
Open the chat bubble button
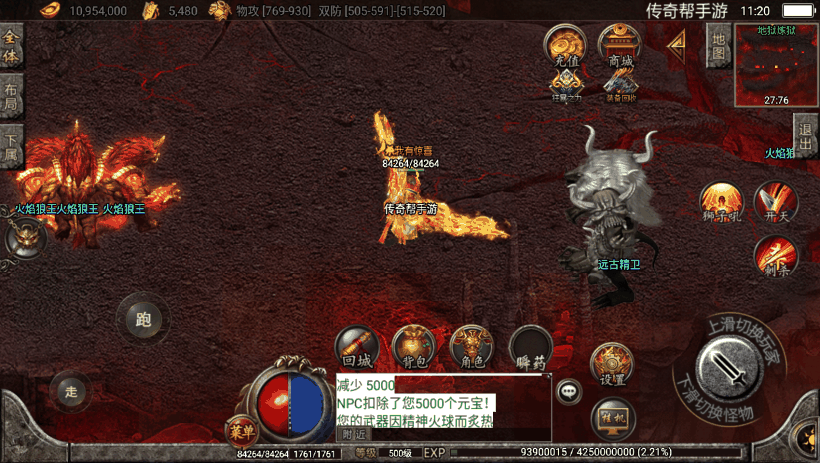click(x=570, y=392)
